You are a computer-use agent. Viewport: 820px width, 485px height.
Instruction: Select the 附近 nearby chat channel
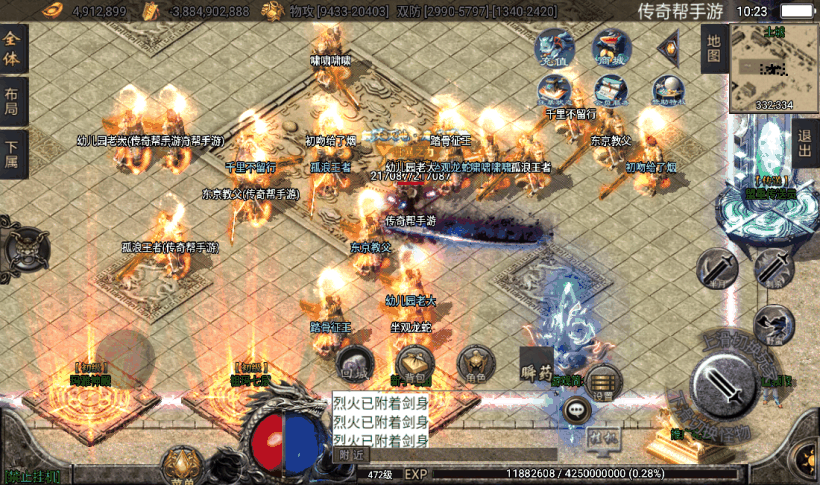coord(351,455)
